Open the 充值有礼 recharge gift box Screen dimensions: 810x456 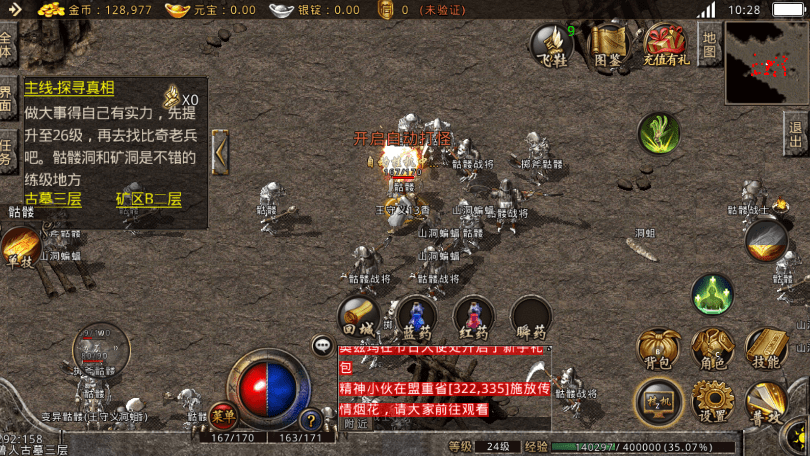665,43
